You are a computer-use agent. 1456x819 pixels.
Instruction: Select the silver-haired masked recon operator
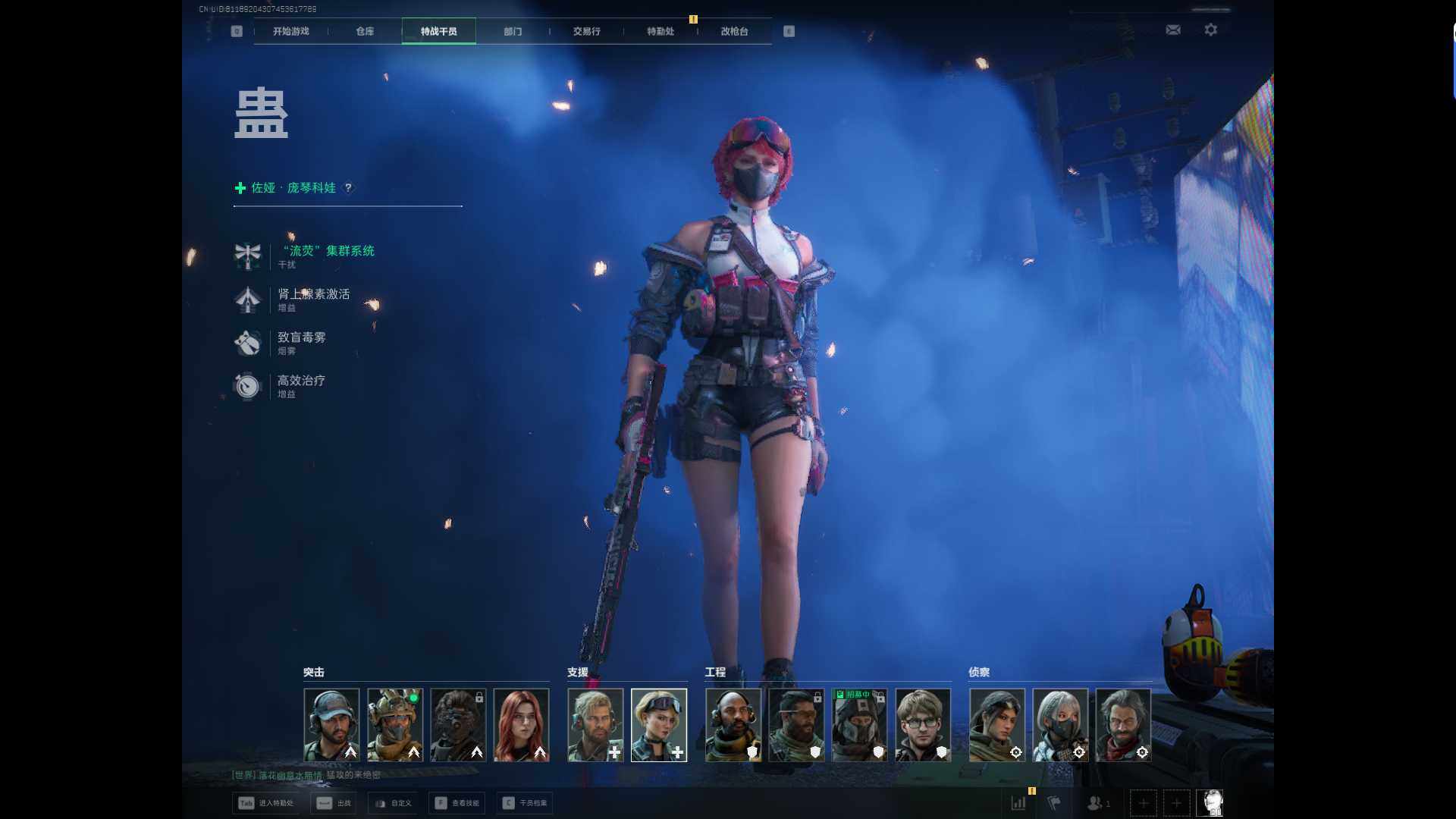(x=1060, y=724)
